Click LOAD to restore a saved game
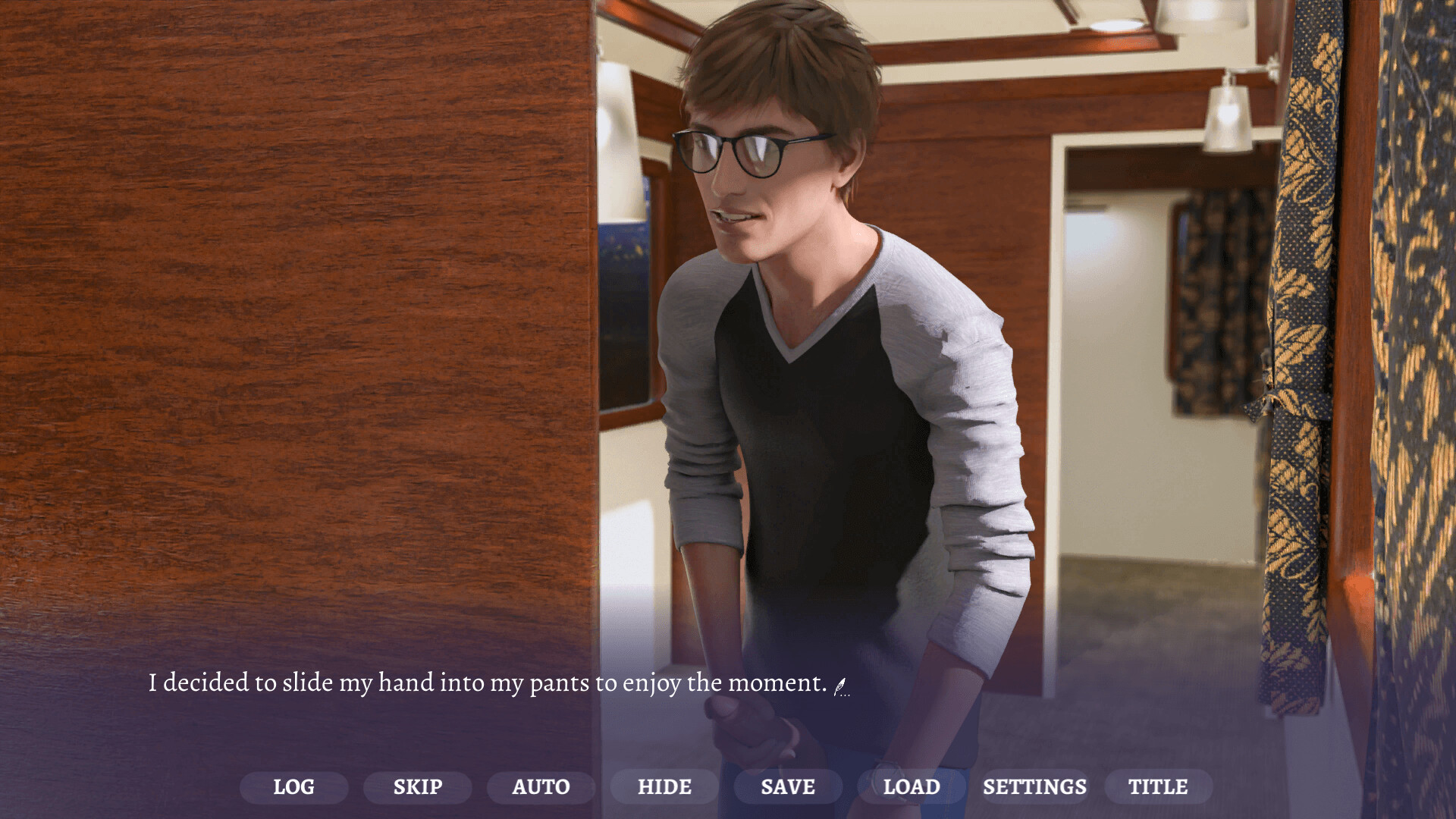Screen dimensions: 1456x819 coord(912,786)
